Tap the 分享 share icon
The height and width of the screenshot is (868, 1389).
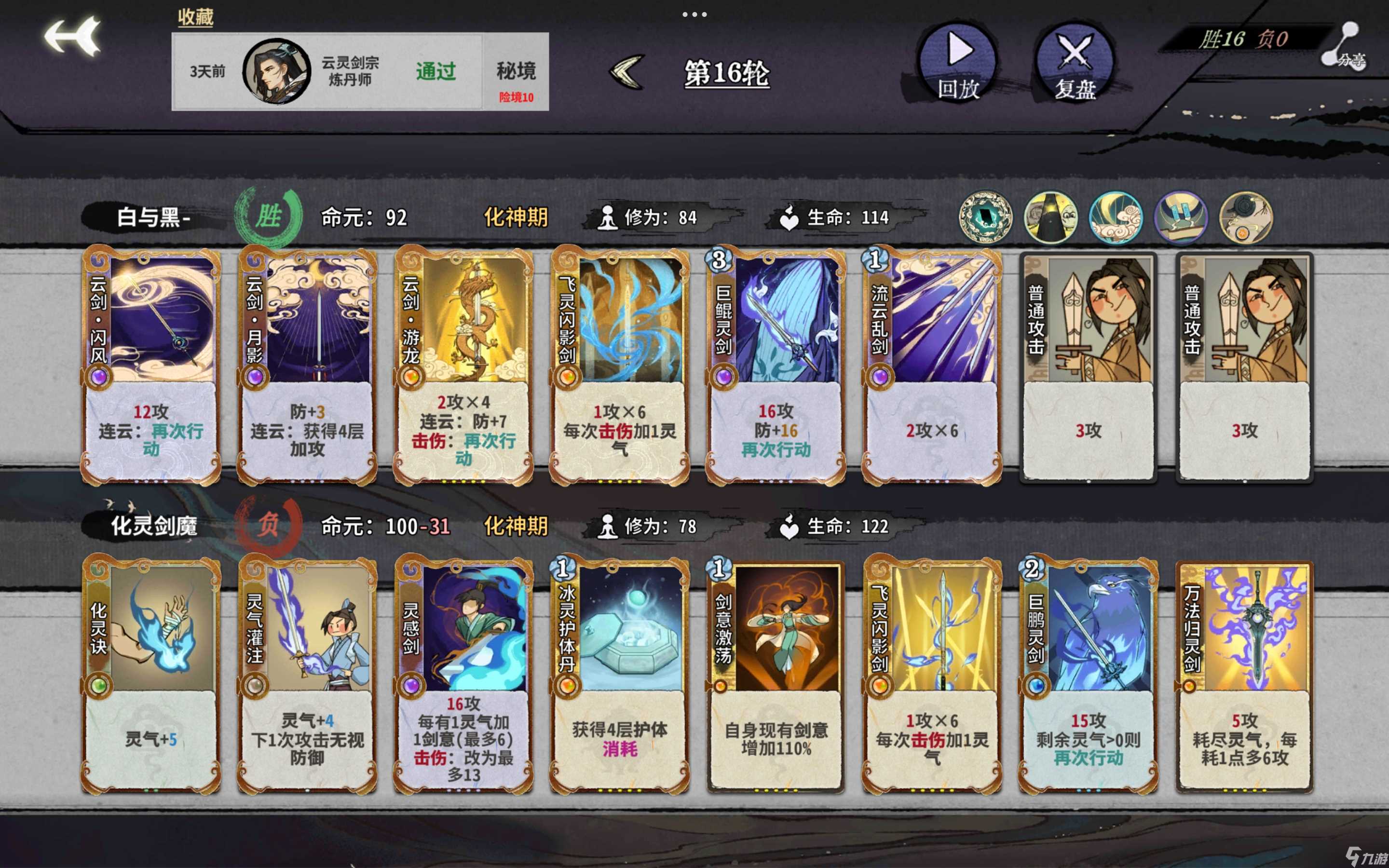[x=1346, y=46]
